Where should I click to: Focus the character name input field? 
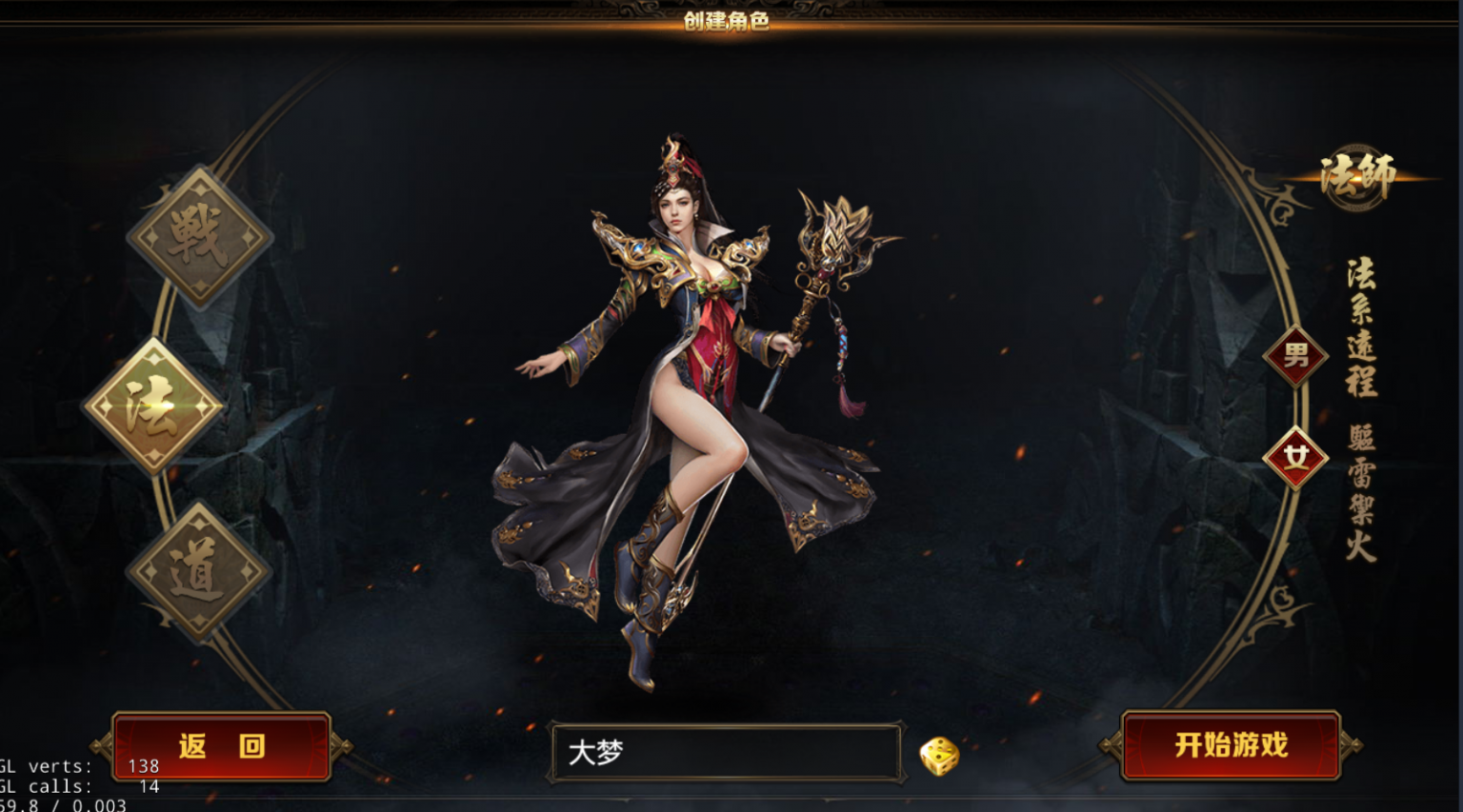726,753
